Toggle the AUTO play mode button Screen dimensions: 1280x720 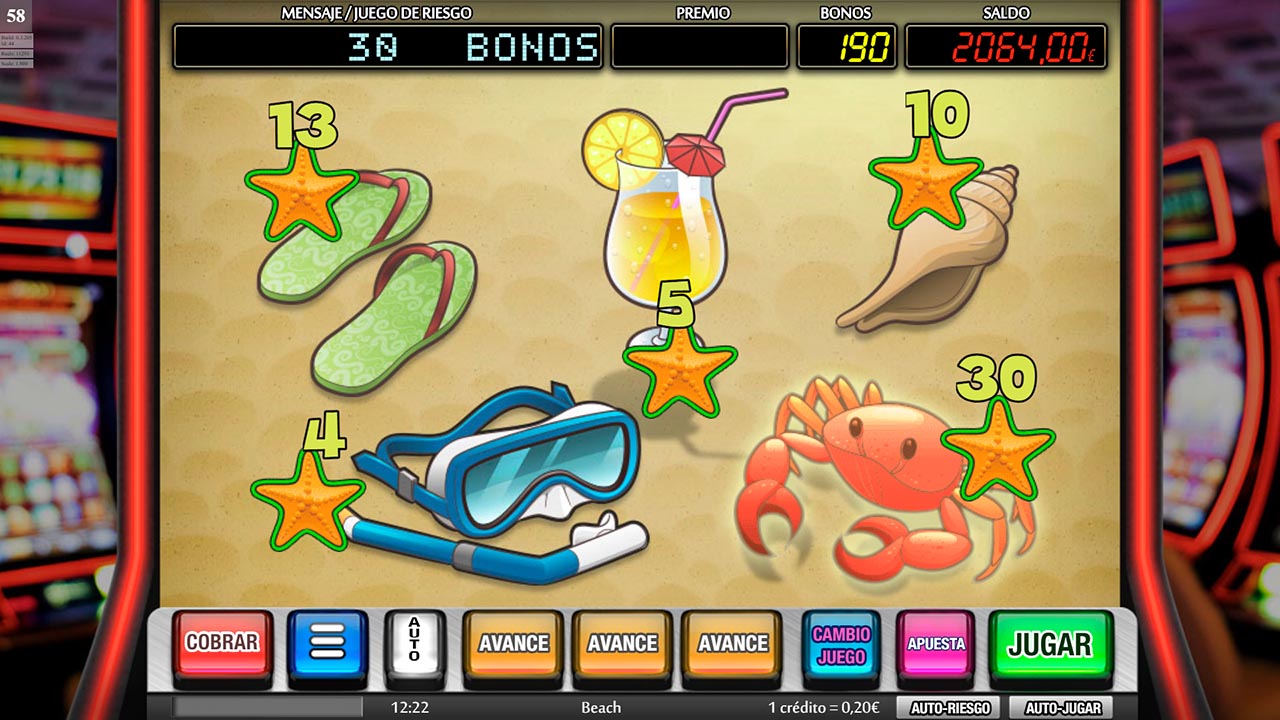(413, 642)
